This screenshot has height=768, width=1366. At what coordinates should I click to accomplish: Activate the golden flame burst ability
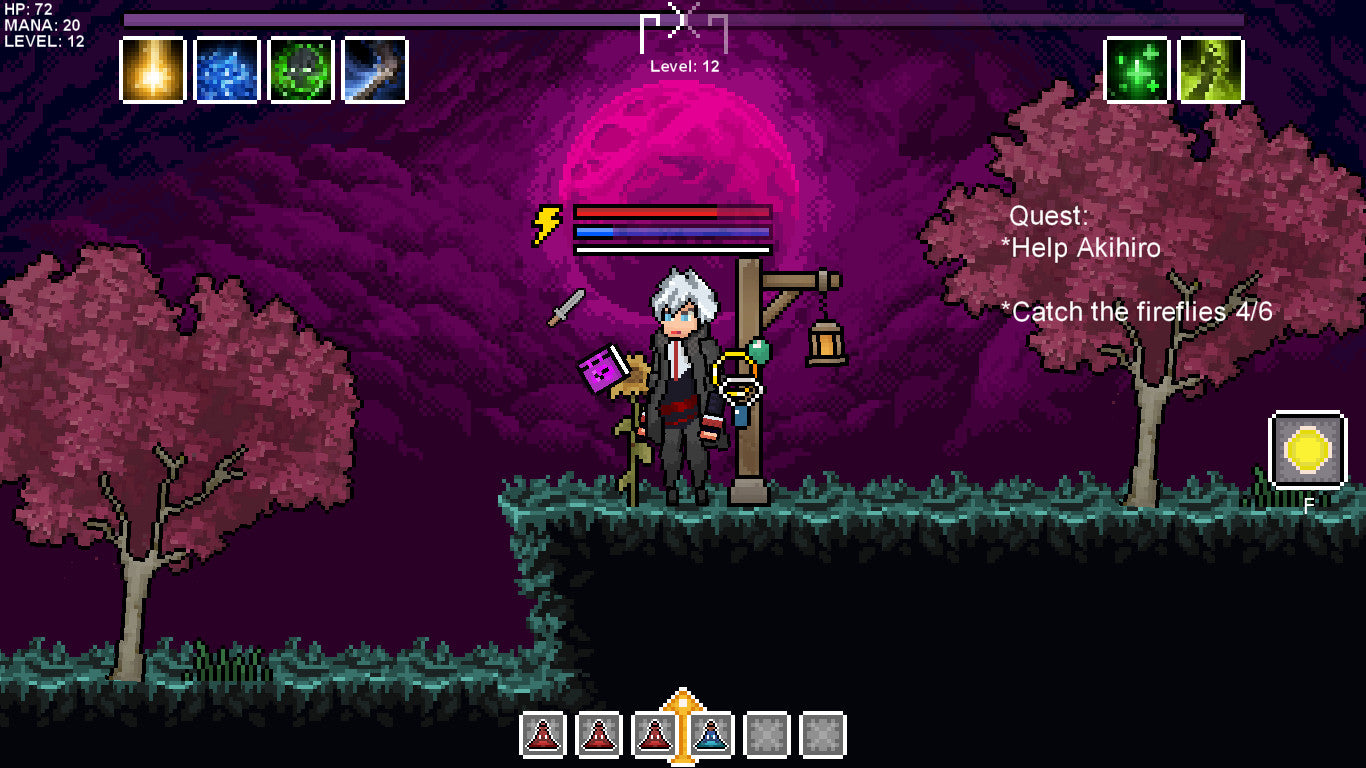click(153, 70)
